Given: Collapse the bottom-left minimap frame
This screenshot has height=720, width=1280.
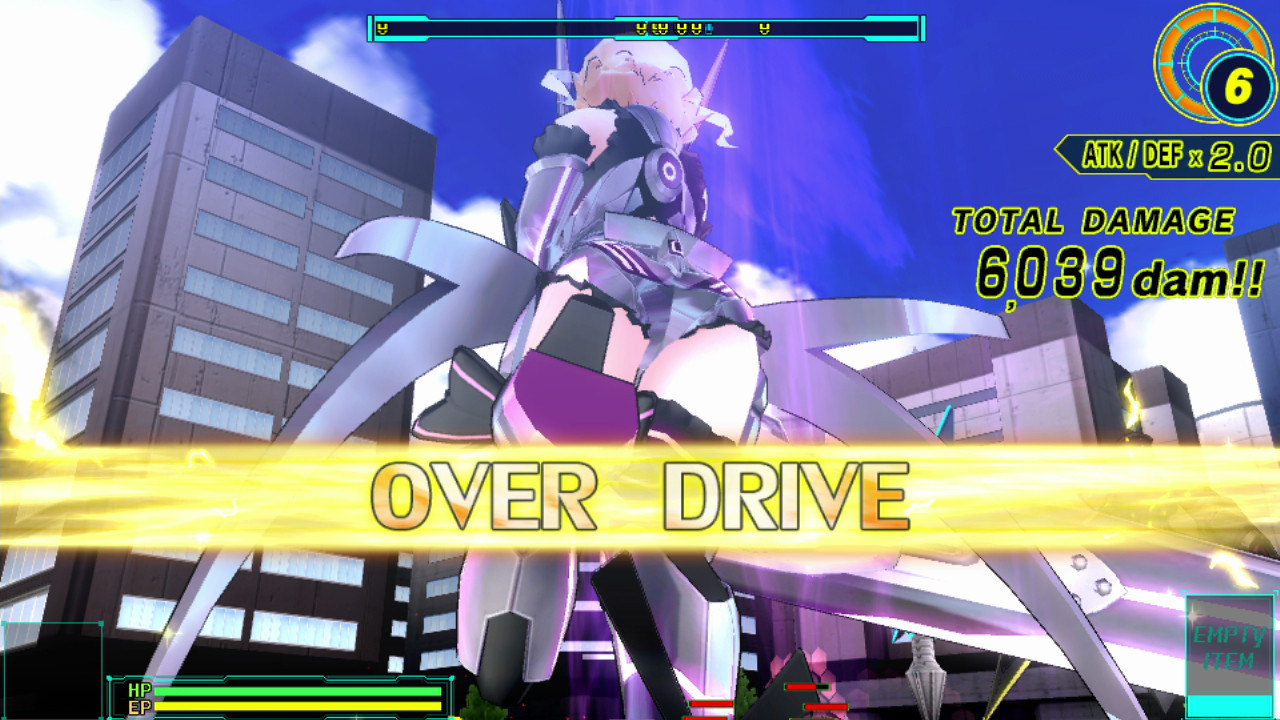Looking at the screenshot, I should [x=55, y=670].
